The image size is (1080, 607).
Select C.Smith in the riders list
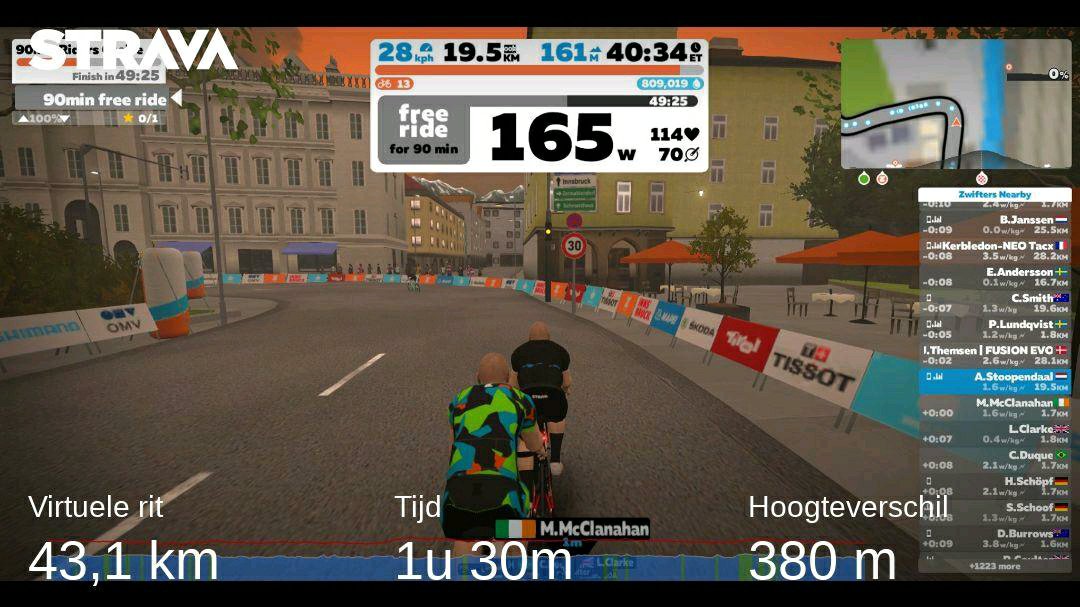tap(994, 303)
